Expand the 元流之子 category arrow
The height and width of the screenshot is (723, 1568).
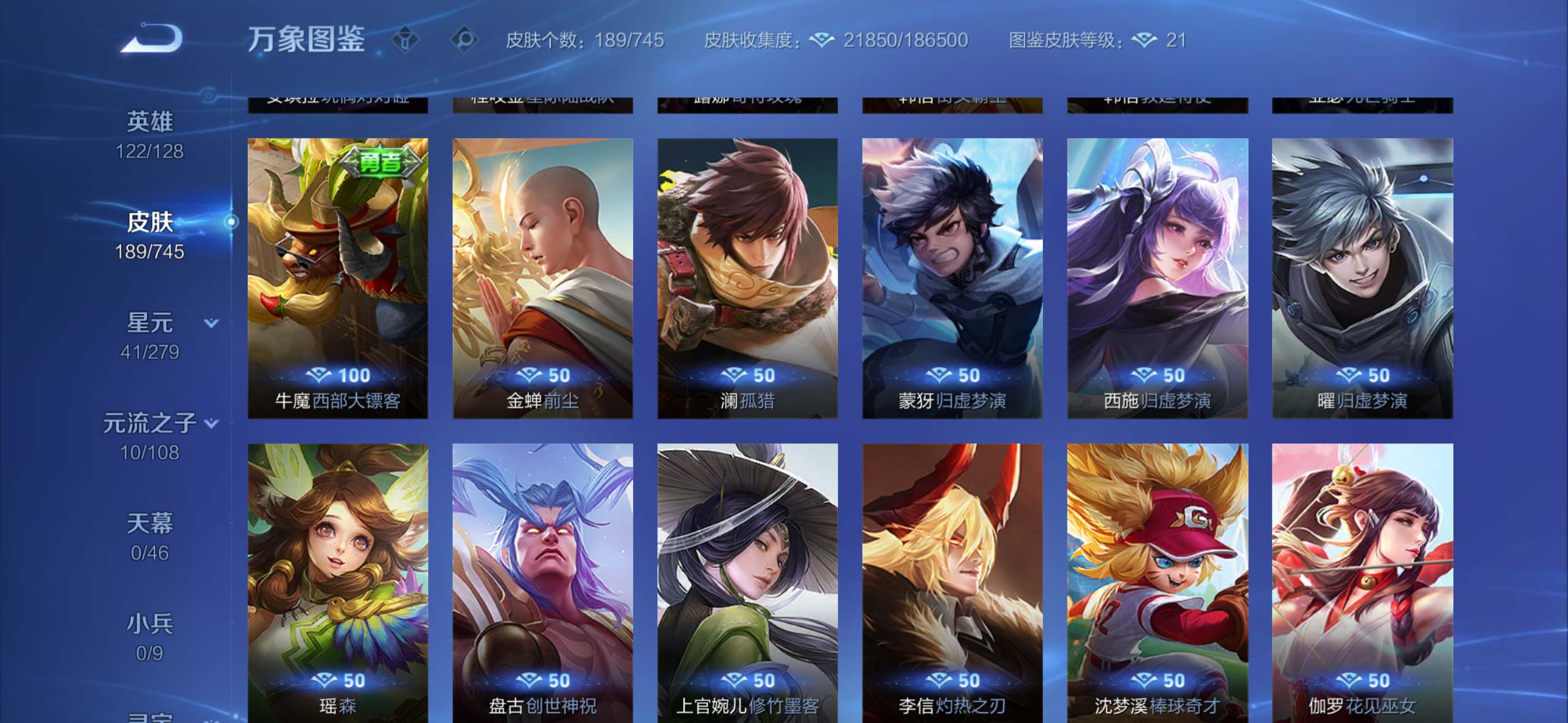click(x=212, y=423)
